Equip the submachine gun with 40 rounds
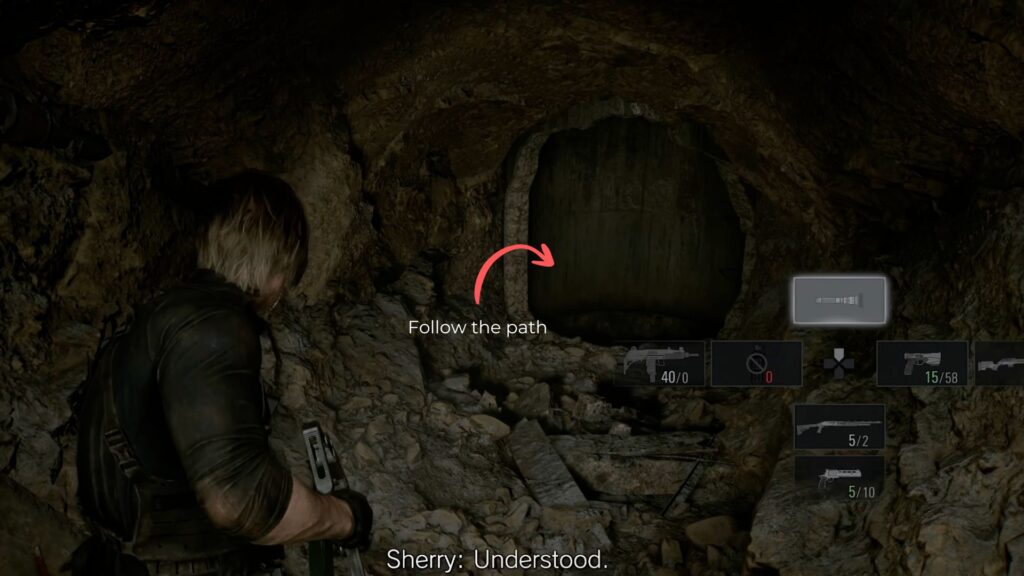Viewport: 1024px width, 576px height. [x=664, y=364]
